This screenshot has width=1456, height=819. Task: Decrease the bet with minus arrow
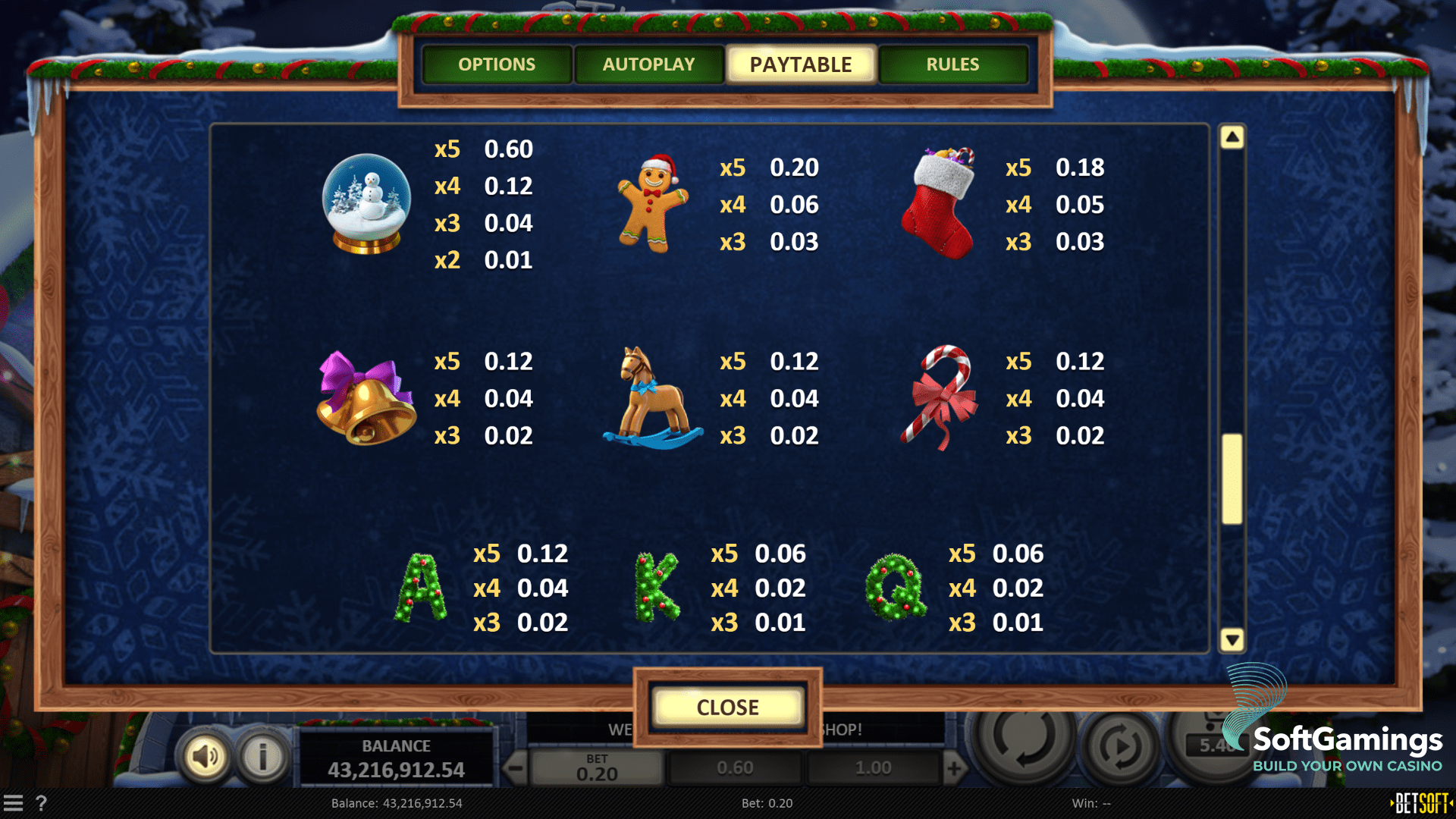[x=516, y=769]
